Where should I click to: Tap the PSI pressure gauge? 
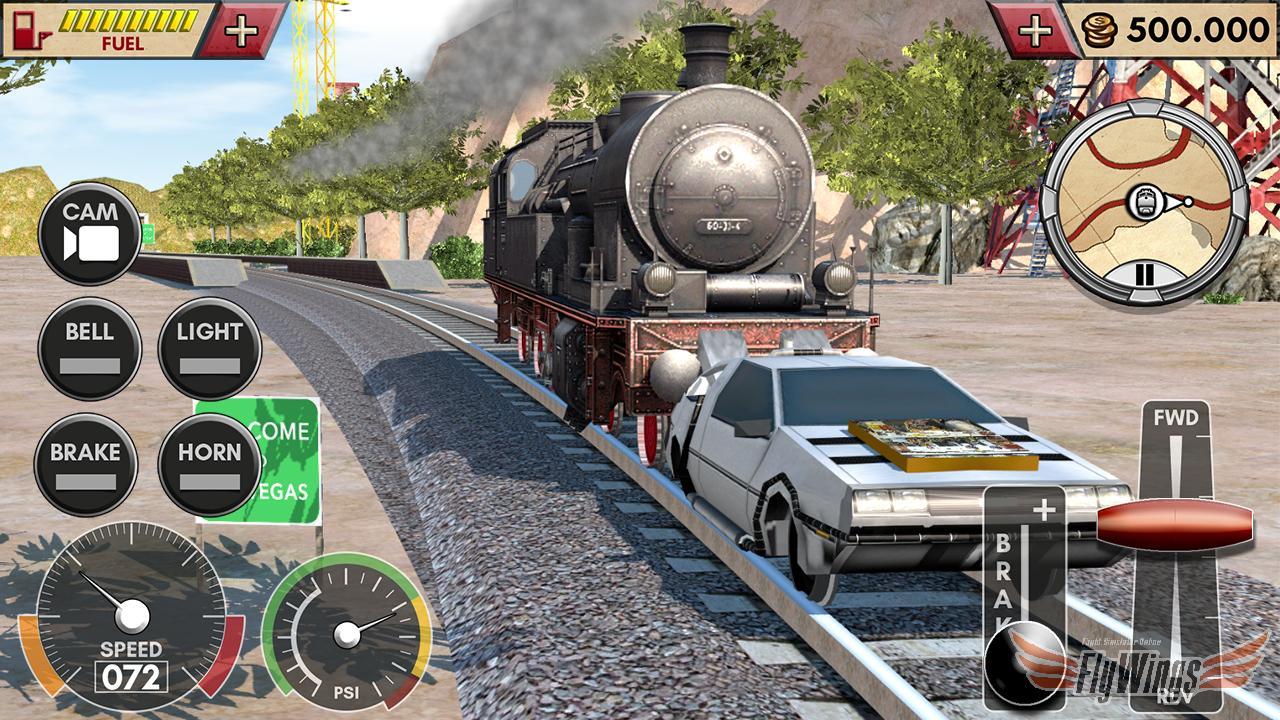tap(350, 633)
